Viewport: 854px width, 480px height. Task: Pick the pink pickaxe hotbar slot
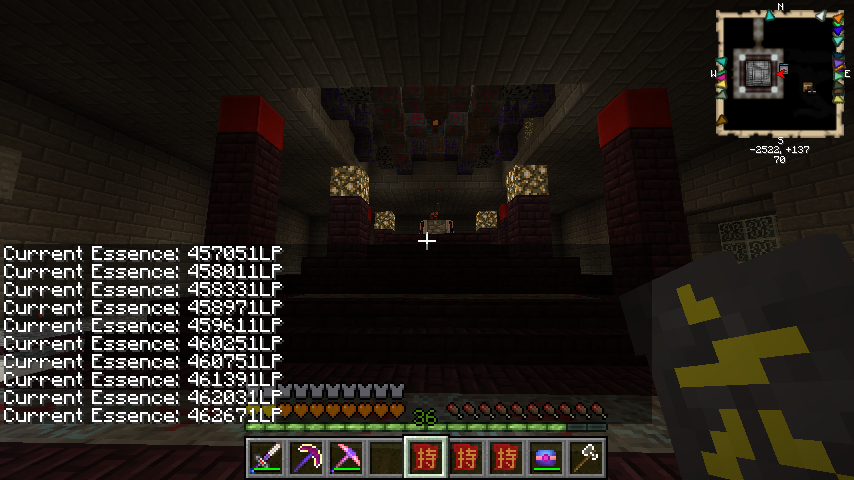click(346, 458)
